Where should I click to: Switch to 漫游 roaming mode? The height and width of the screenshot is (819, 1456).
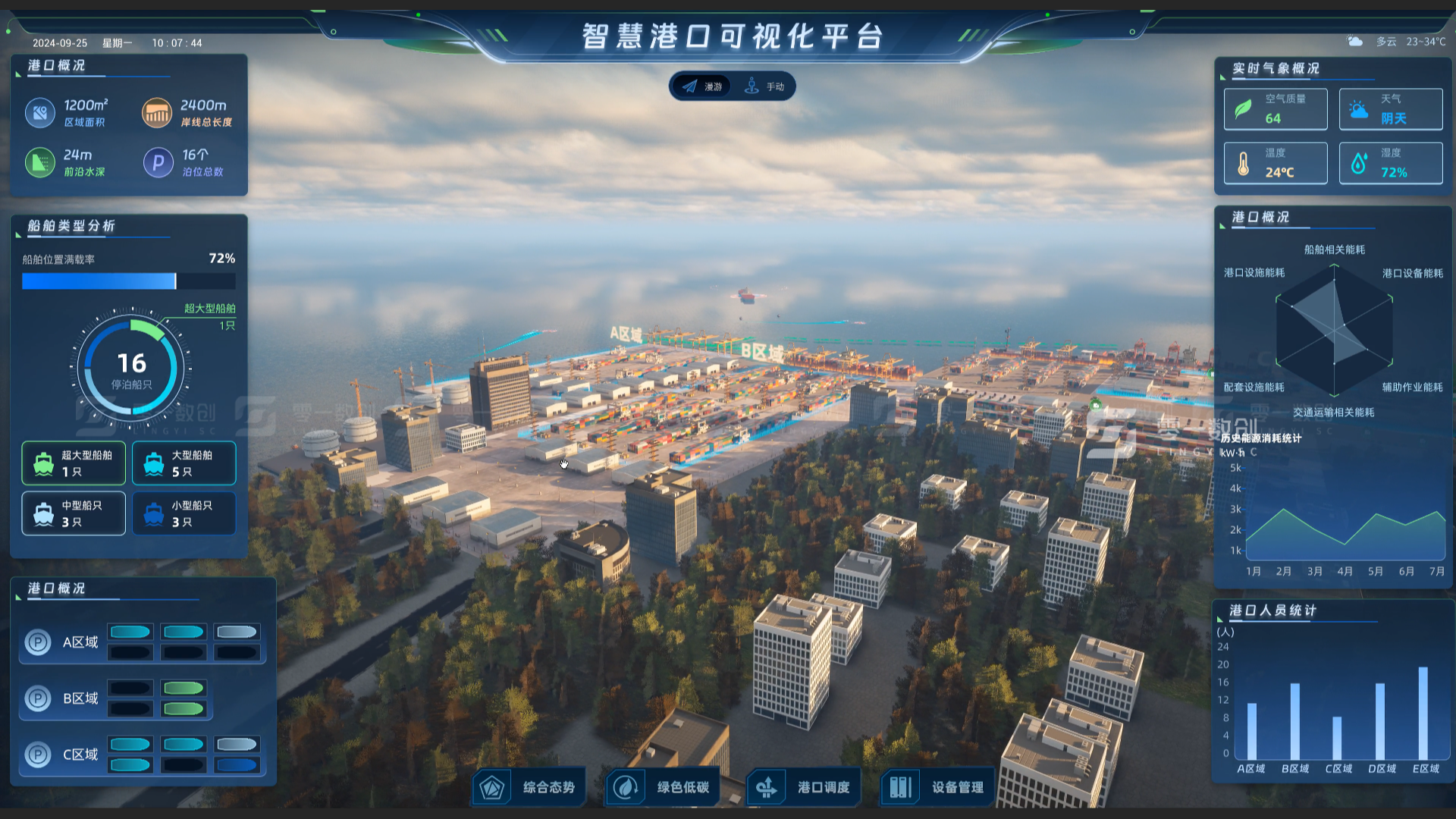click(702, 86)
